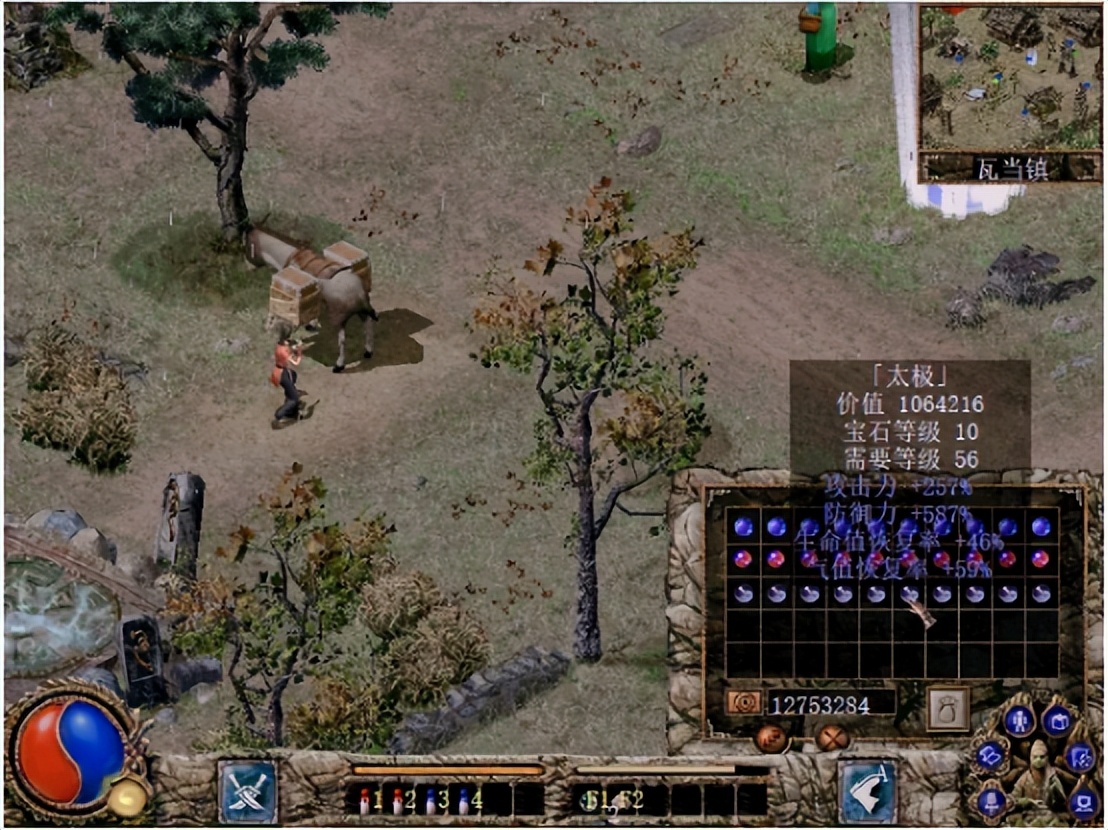Use the red potion in hotbar slot 1

(365, 800)
